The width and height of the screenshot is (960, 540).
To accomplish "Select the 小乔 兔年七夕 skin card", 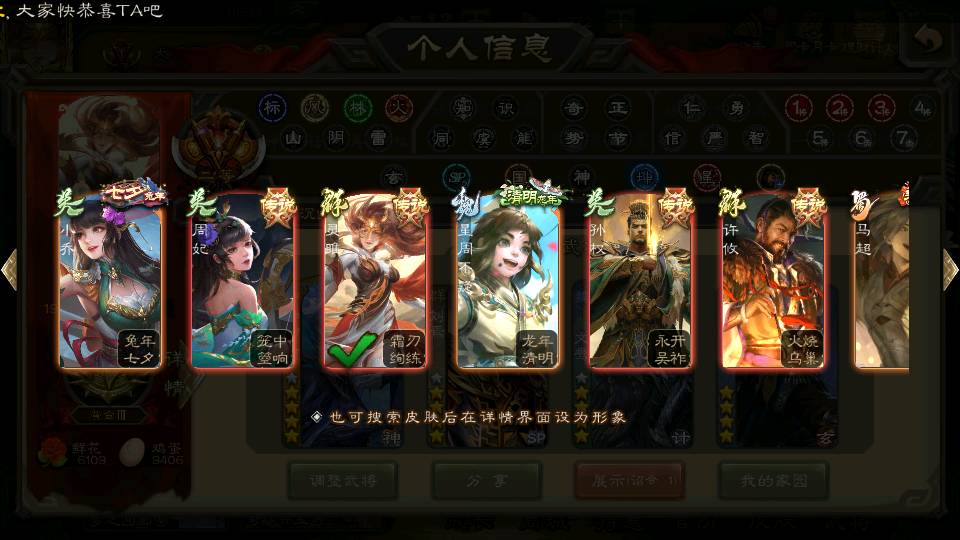I will [x=110, y=282].
